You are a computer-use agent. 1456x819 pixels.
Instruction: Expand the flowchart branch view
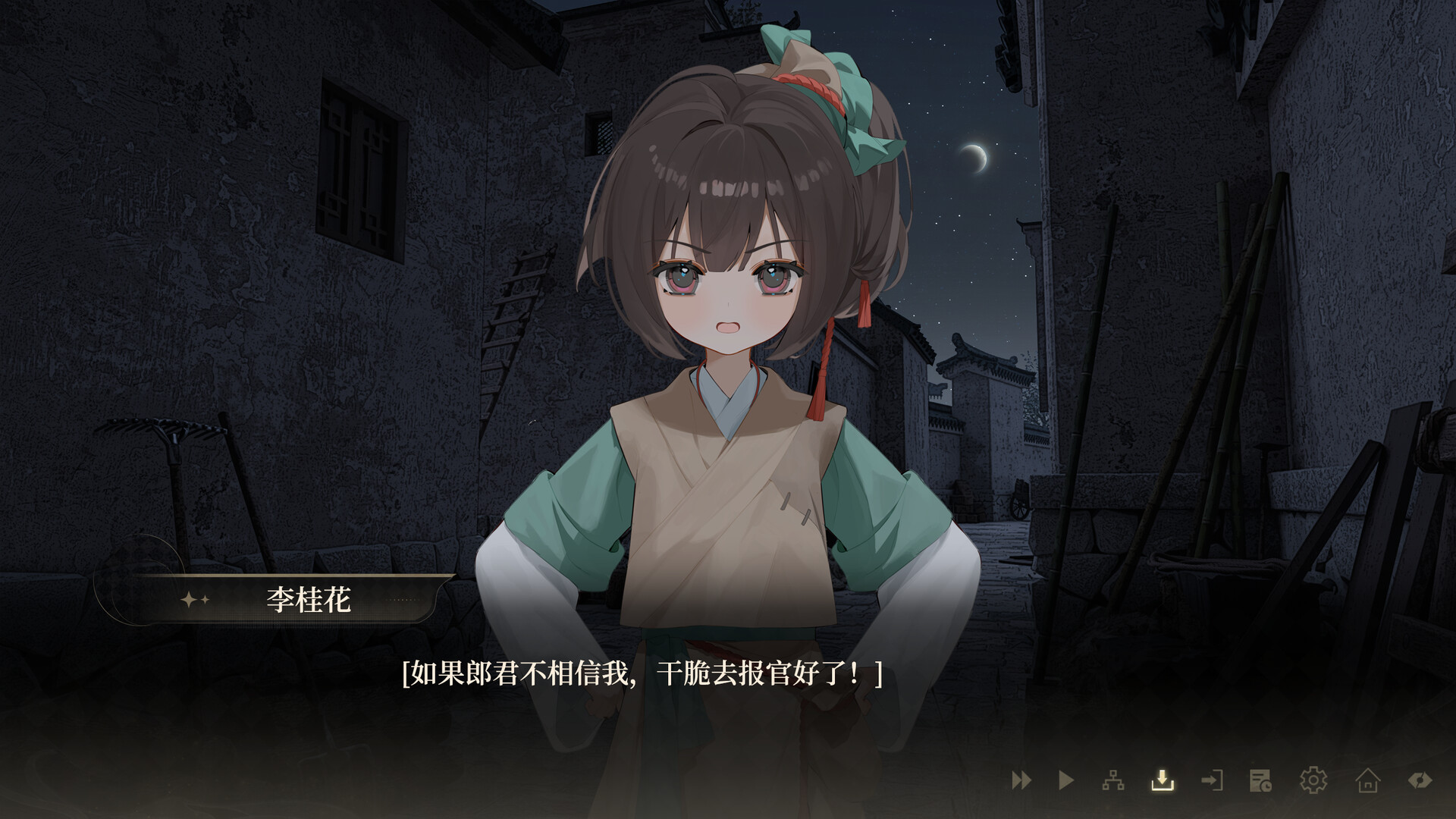tap(1113, 781)
